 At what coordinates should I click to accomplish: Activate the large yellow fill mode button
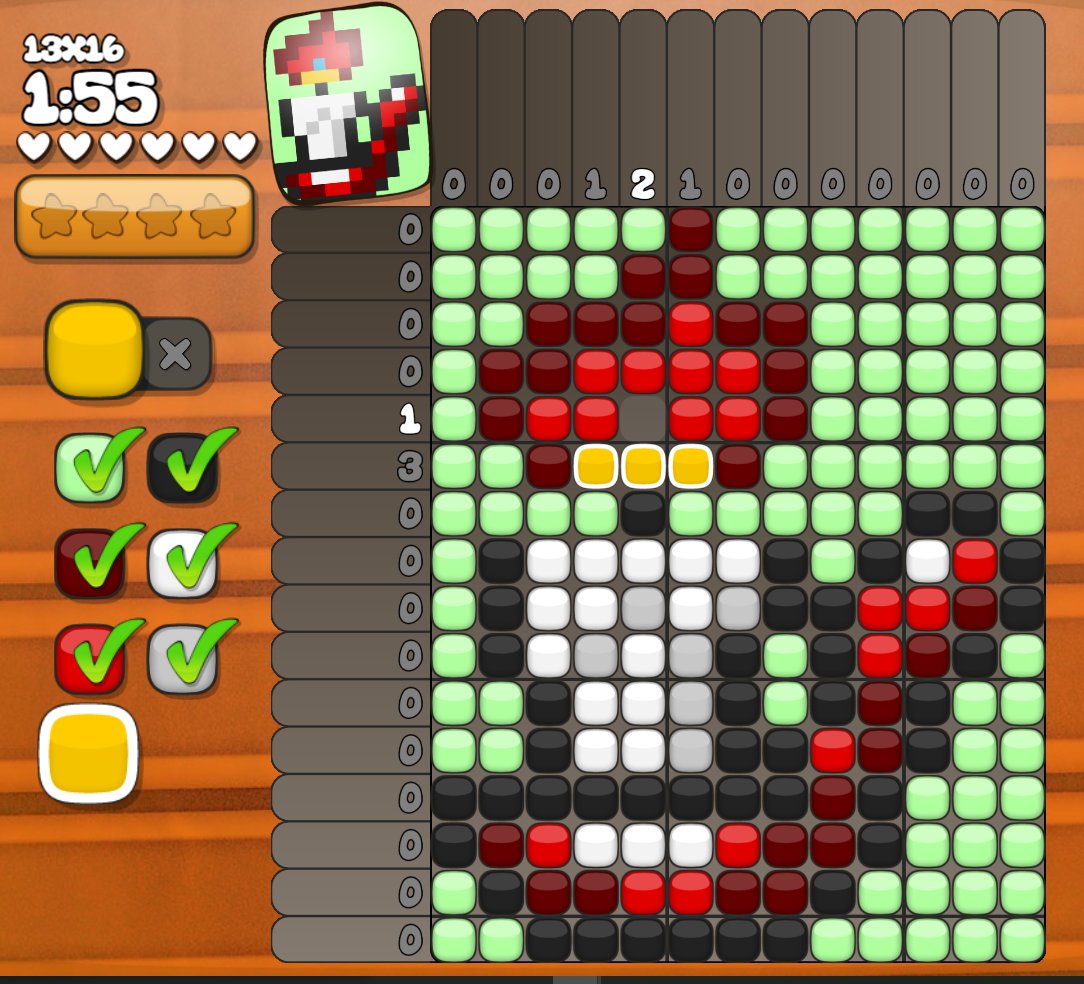tap(94, 349)
